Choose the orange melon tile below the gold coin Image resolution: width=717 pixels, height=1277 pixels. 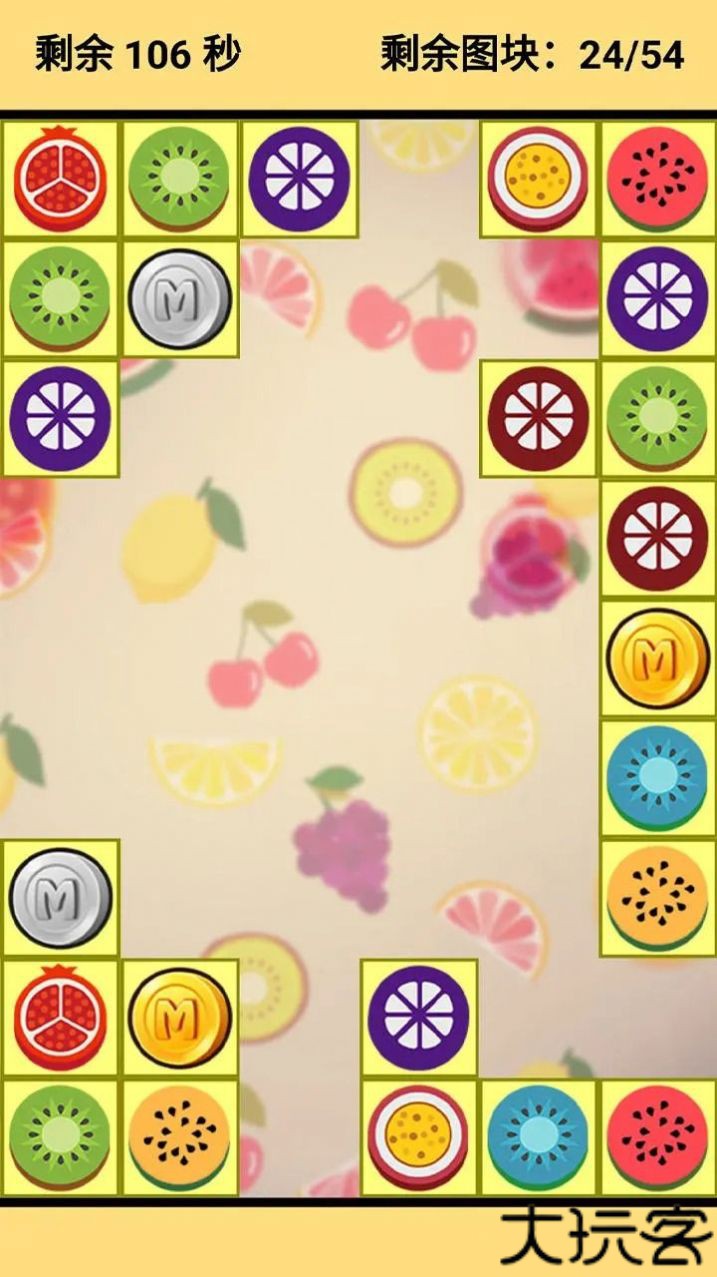(x=180, y=1138)
